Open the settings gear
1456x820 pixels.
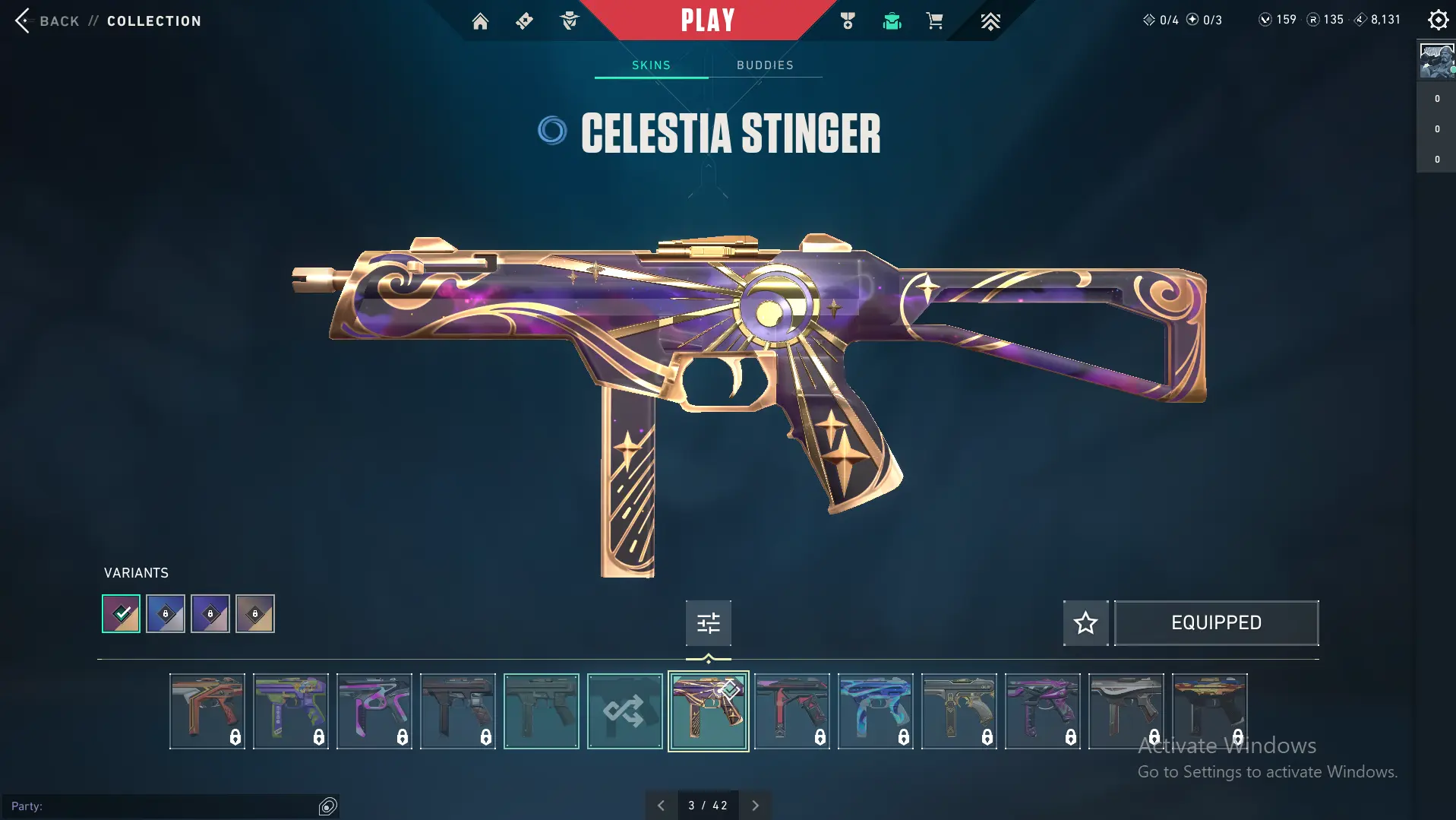click(x=1438, y=21)
